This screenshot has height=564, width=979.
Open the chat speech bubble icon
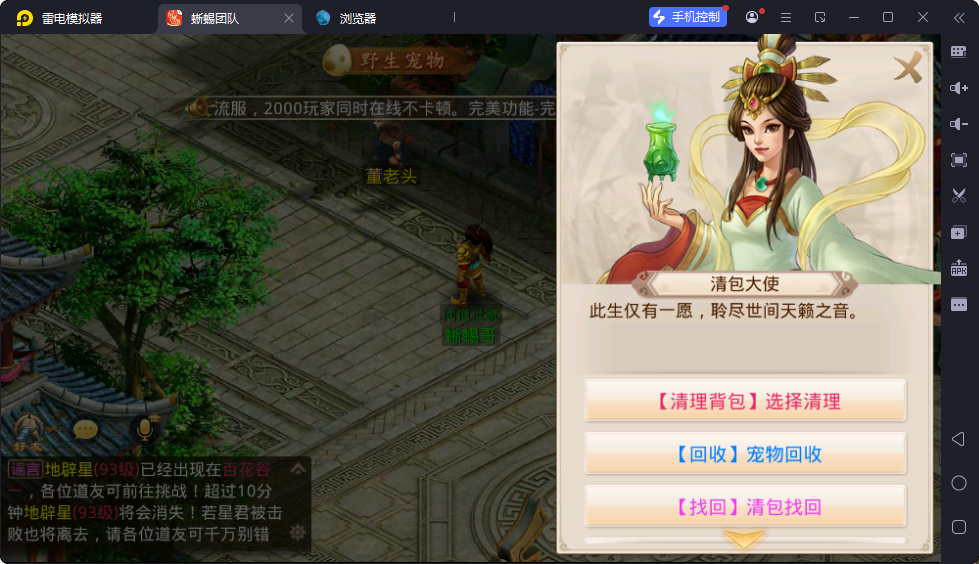coord(86,429)
